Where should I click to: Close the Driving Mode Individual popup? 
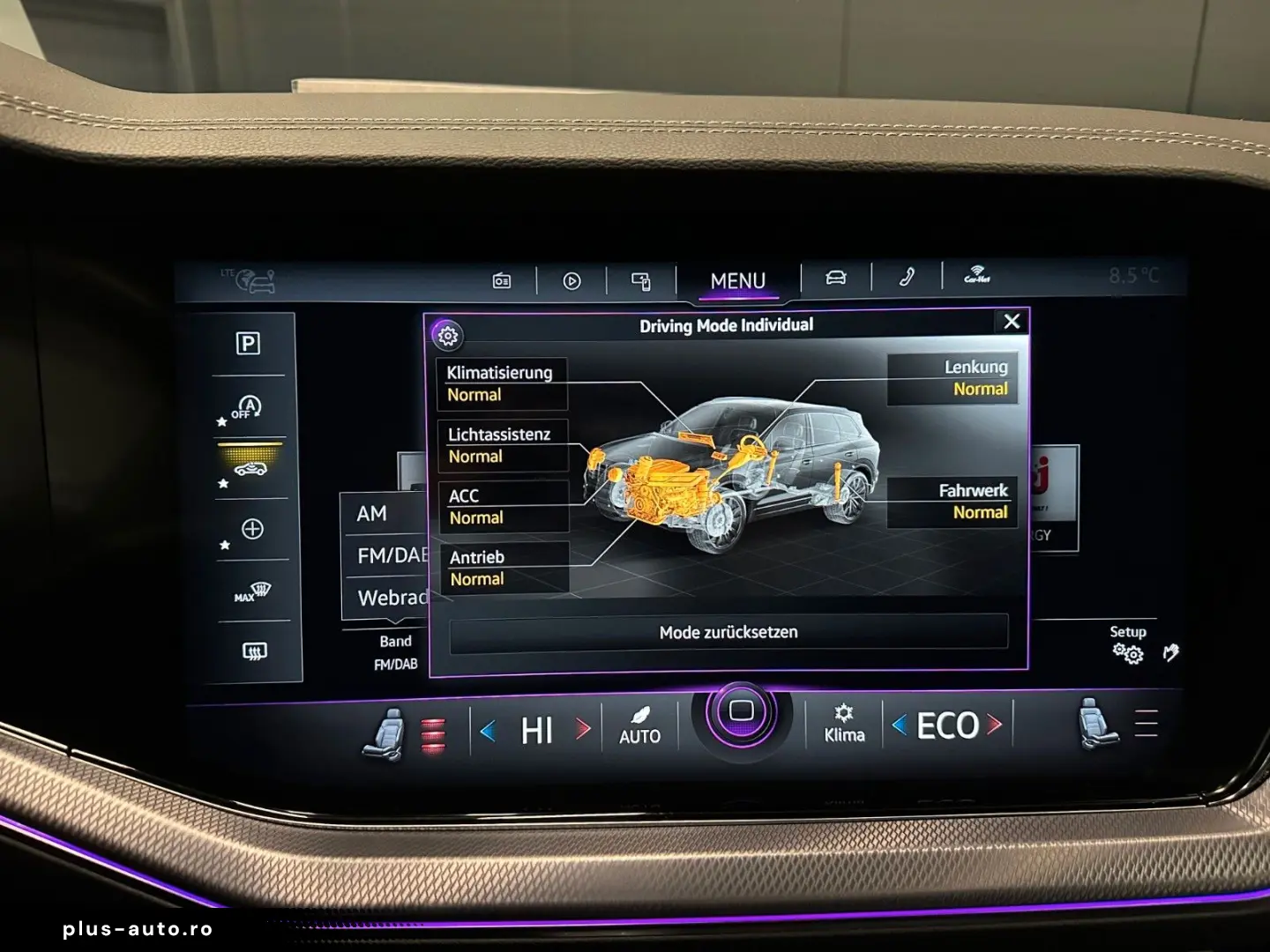click(x=1012, y=322)
